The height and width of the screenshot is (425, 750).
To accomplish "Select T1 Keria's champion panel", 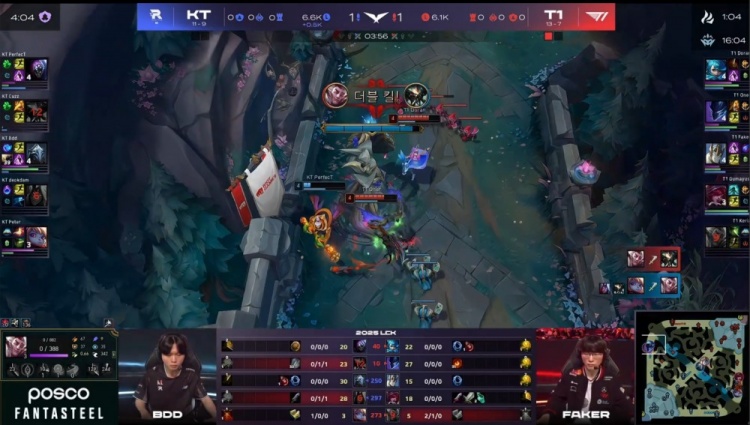I will point(727,236).
